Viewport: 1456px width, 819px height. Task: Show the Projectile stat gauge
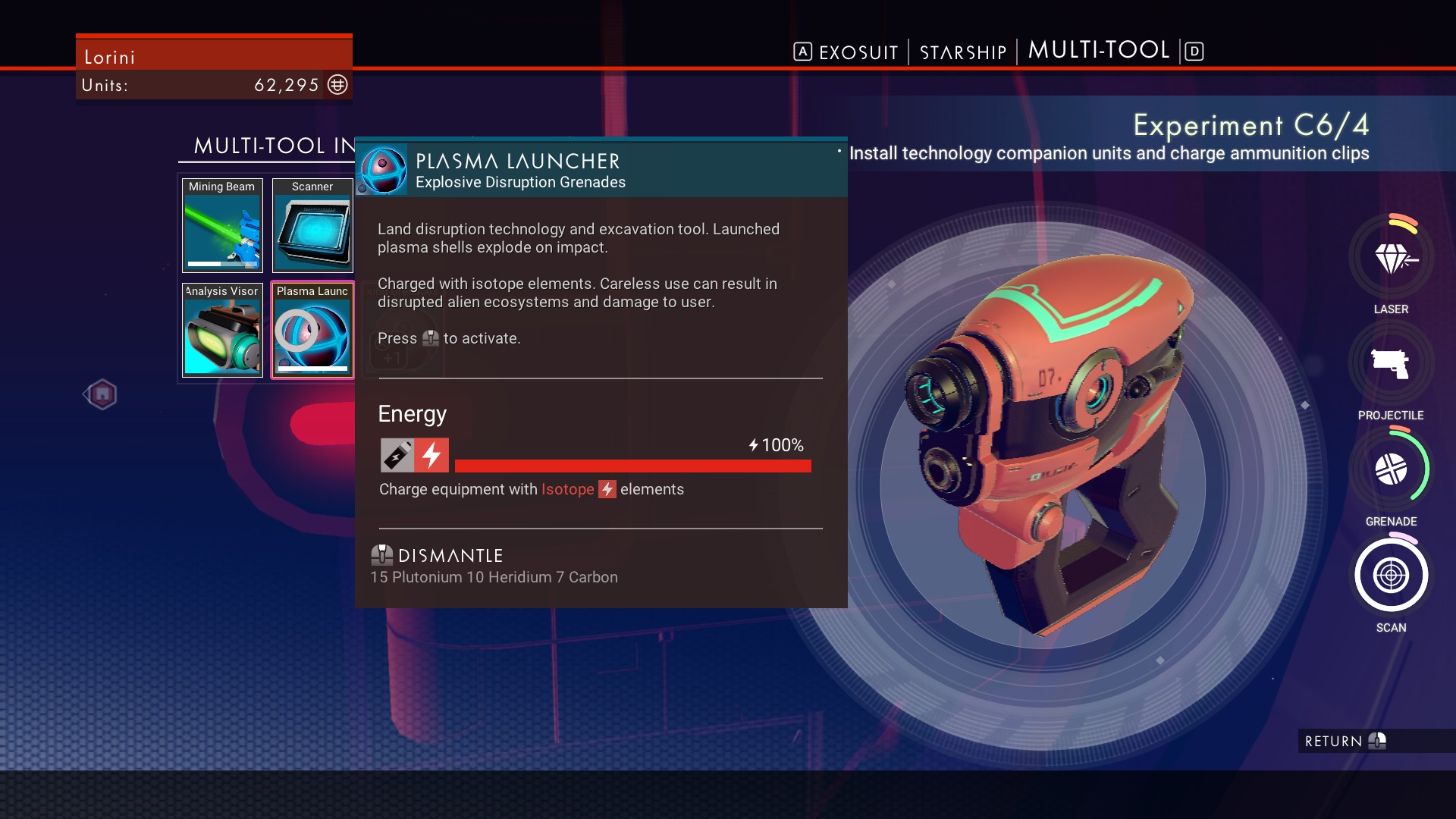(x=1391, y=364)
